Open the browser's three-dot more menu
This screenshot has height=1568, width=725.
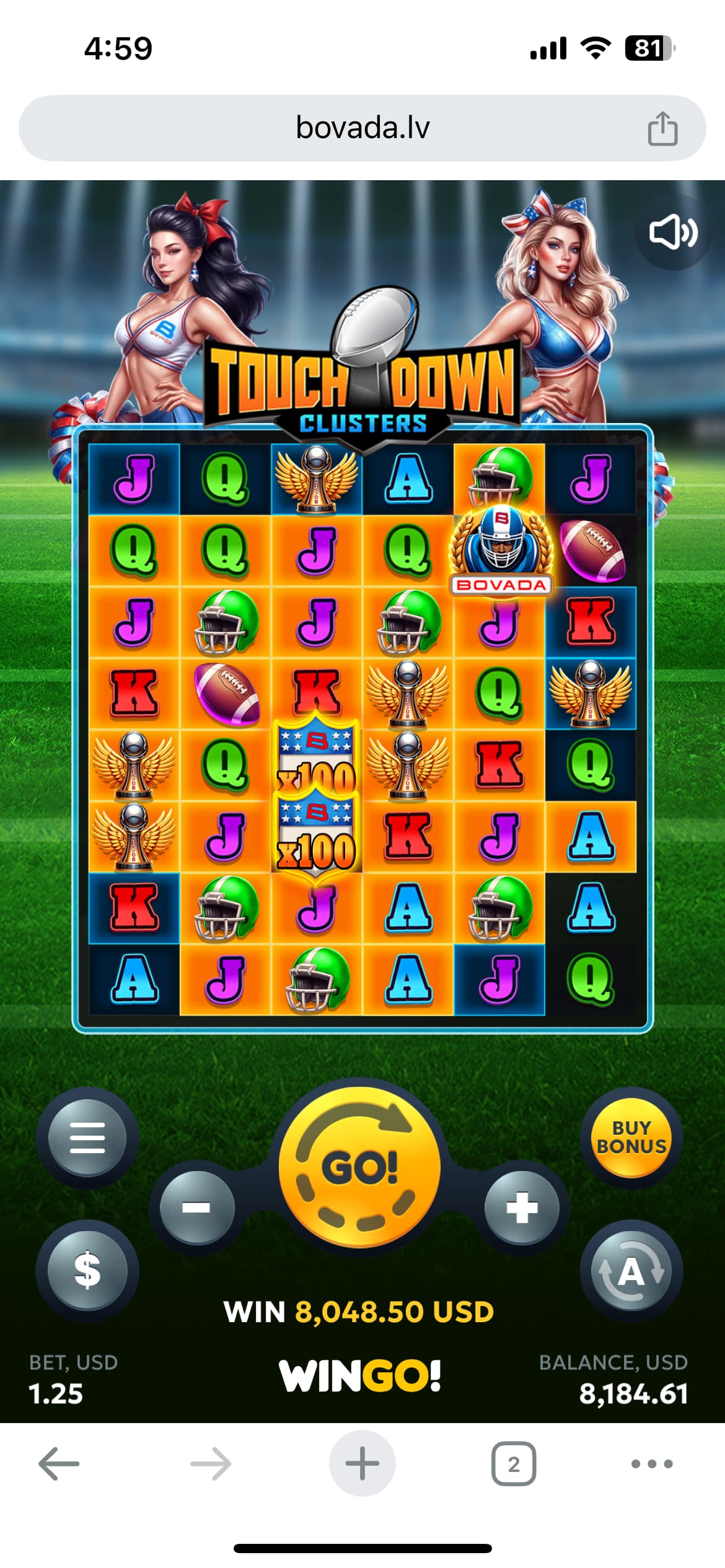[x=652, y=1464]
